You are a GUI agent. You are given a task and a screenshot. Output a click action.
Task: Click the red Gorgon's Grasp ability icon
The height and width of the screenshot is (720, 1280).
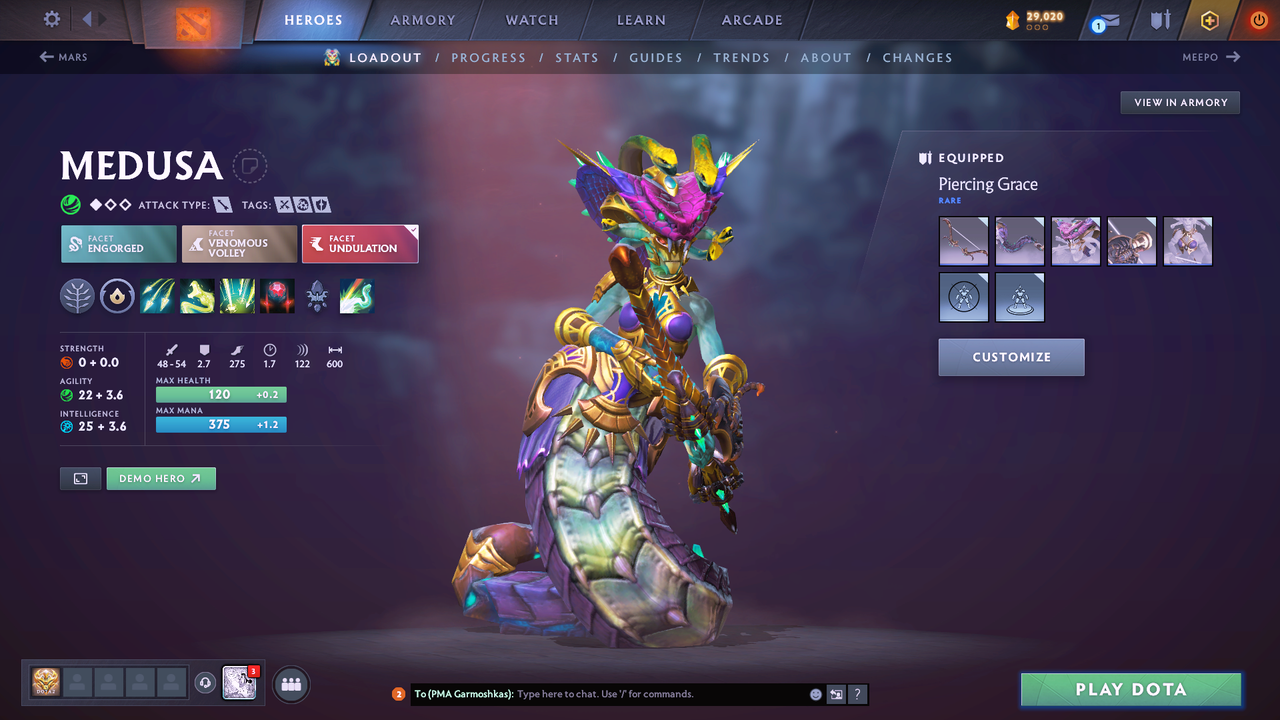pos(277,295)
